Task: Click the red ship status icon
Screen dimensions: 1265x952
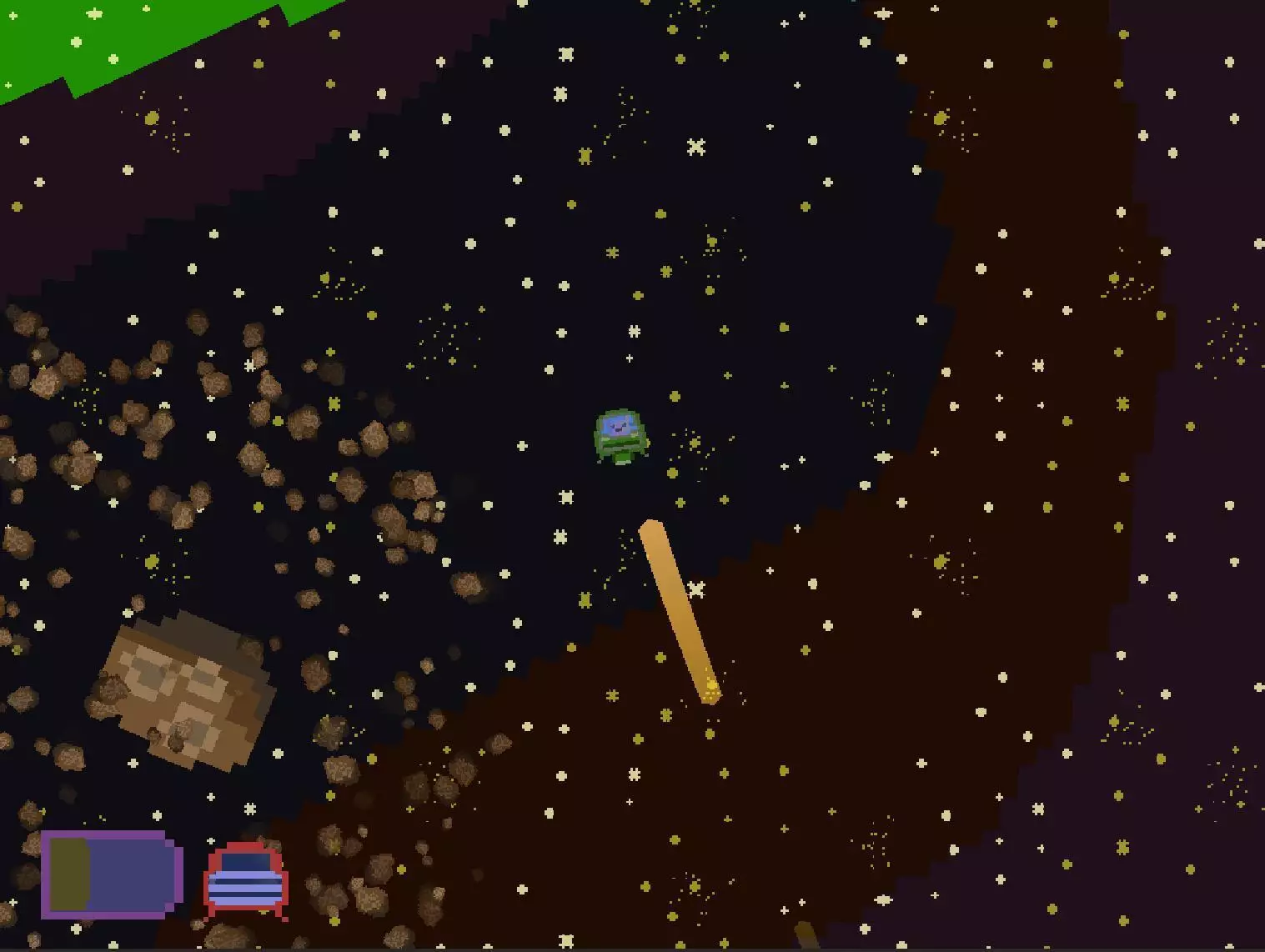Action: [x=245, y=880]
